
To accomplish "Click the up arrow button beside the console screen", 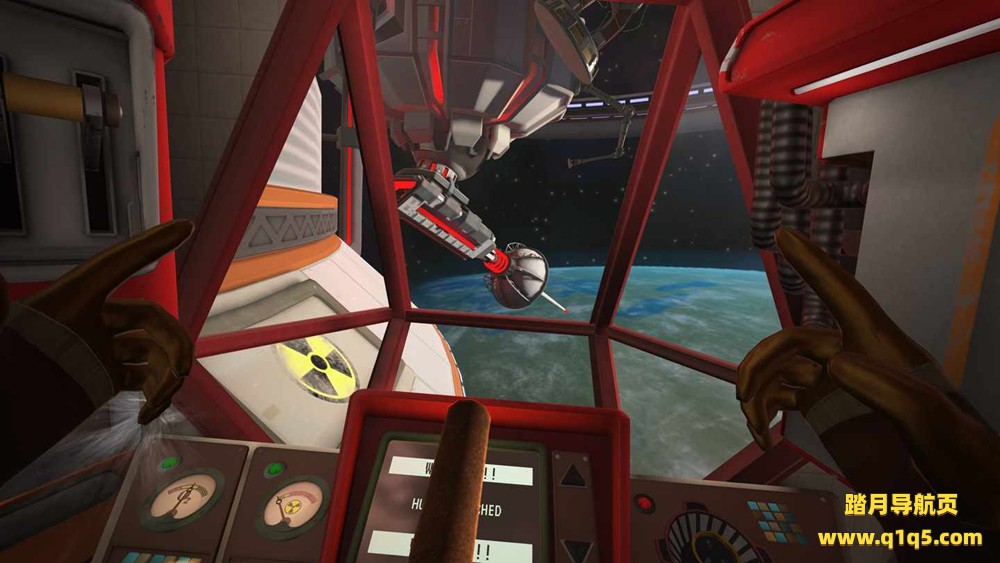I will pyautogui.click(x=572, y=476).
